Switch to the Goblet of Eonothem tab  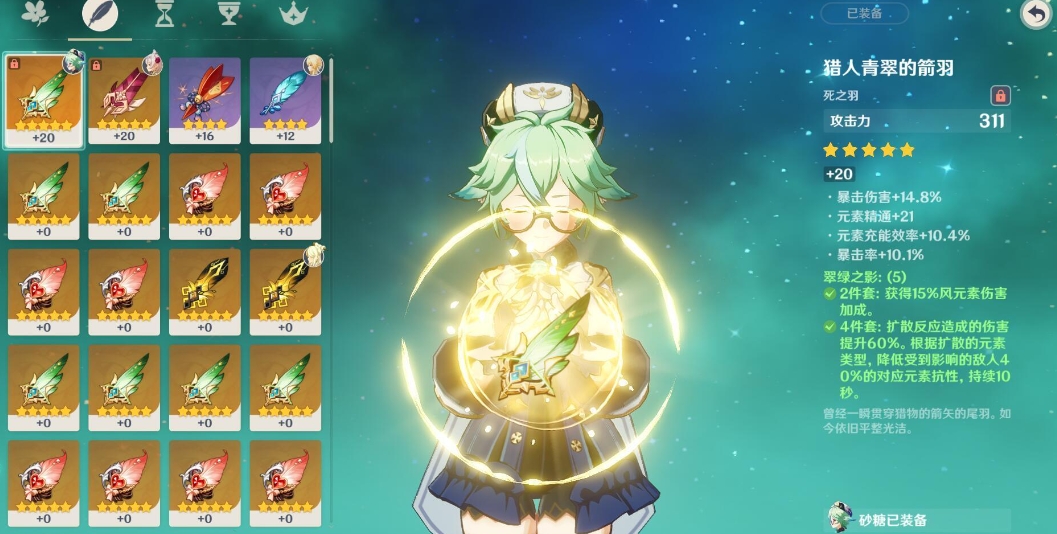[x=229, y=14]
